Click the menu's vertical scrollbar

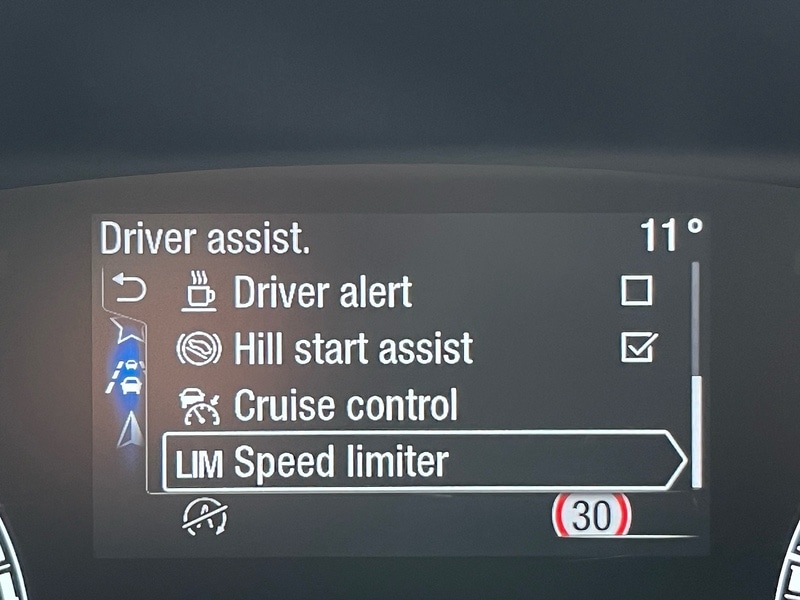[x=696, y=430]
